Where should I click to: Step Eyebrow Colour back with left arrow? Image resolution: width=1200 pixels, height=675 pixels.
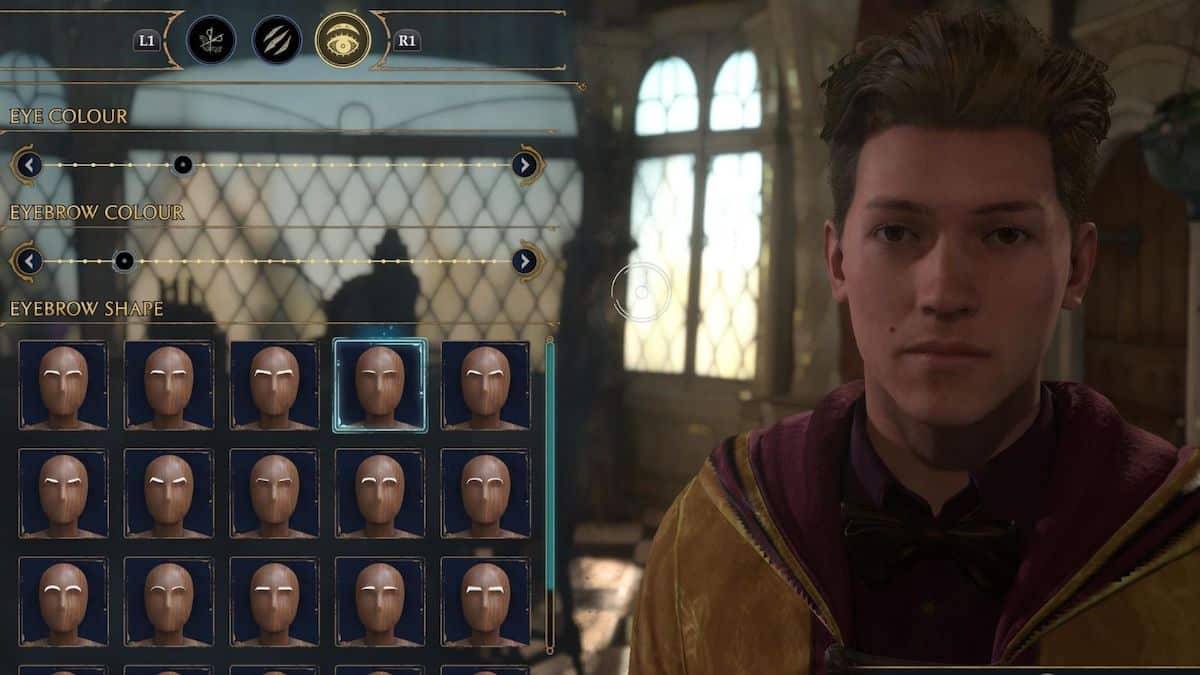coord(28,262)
